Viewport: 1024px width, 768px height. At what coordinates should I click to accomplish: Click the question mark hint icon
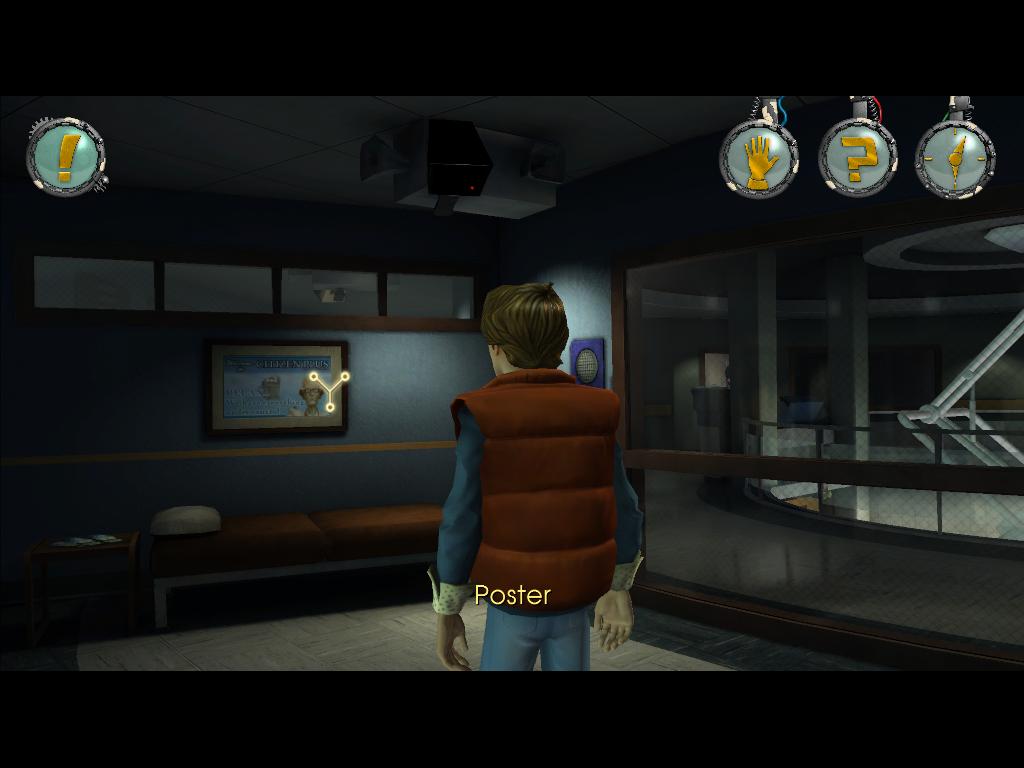pos(856,158)
